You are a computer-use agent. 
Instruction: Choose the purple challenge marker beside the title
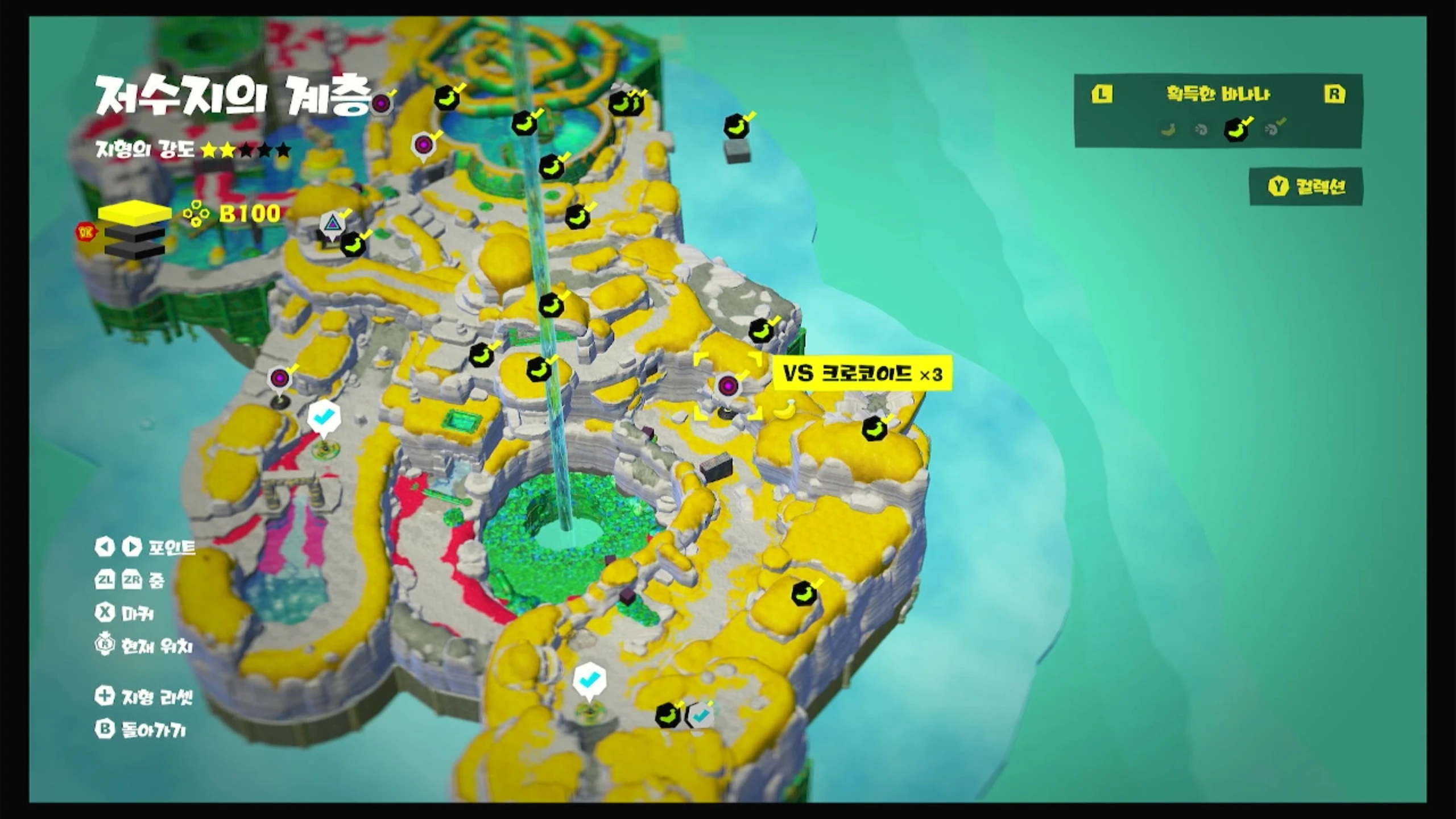pyautogui.click(x=382, y=104)
